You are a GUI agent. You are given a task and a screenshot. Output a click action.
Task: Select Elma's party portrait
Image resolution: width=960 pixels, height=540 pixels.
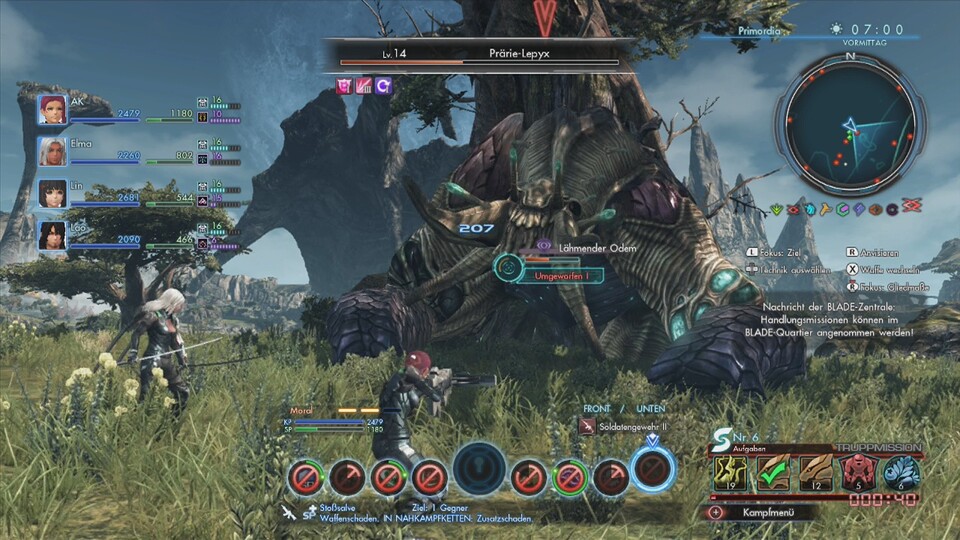tap(53, 151)
